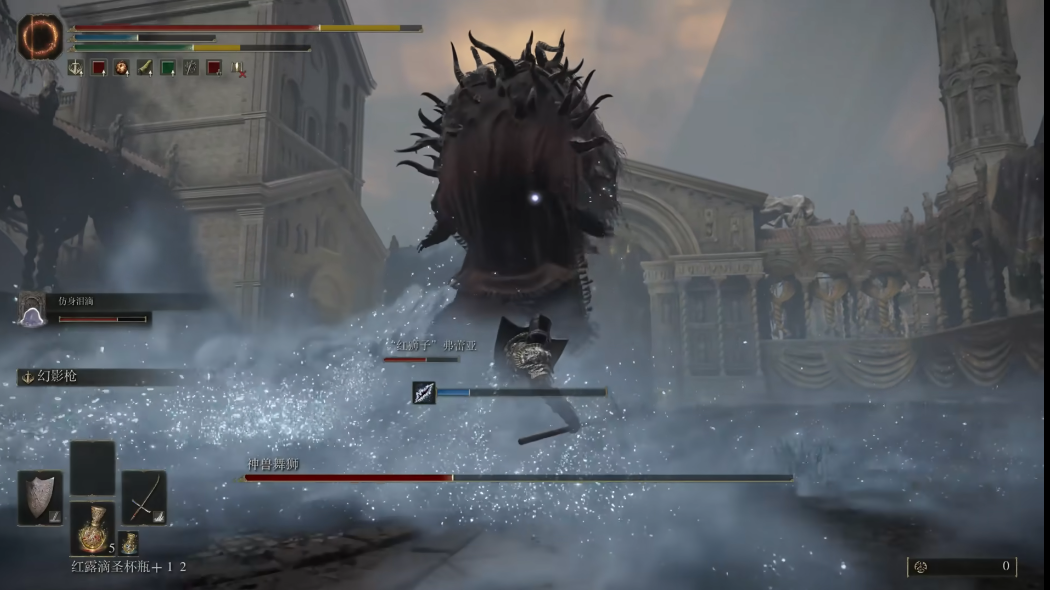Click the empty spell slot above the flask

92,467
